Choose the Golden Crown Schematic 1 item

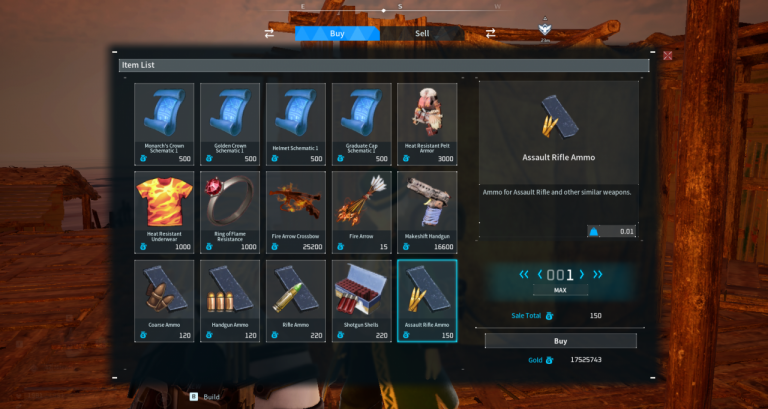tap(230, 124)
